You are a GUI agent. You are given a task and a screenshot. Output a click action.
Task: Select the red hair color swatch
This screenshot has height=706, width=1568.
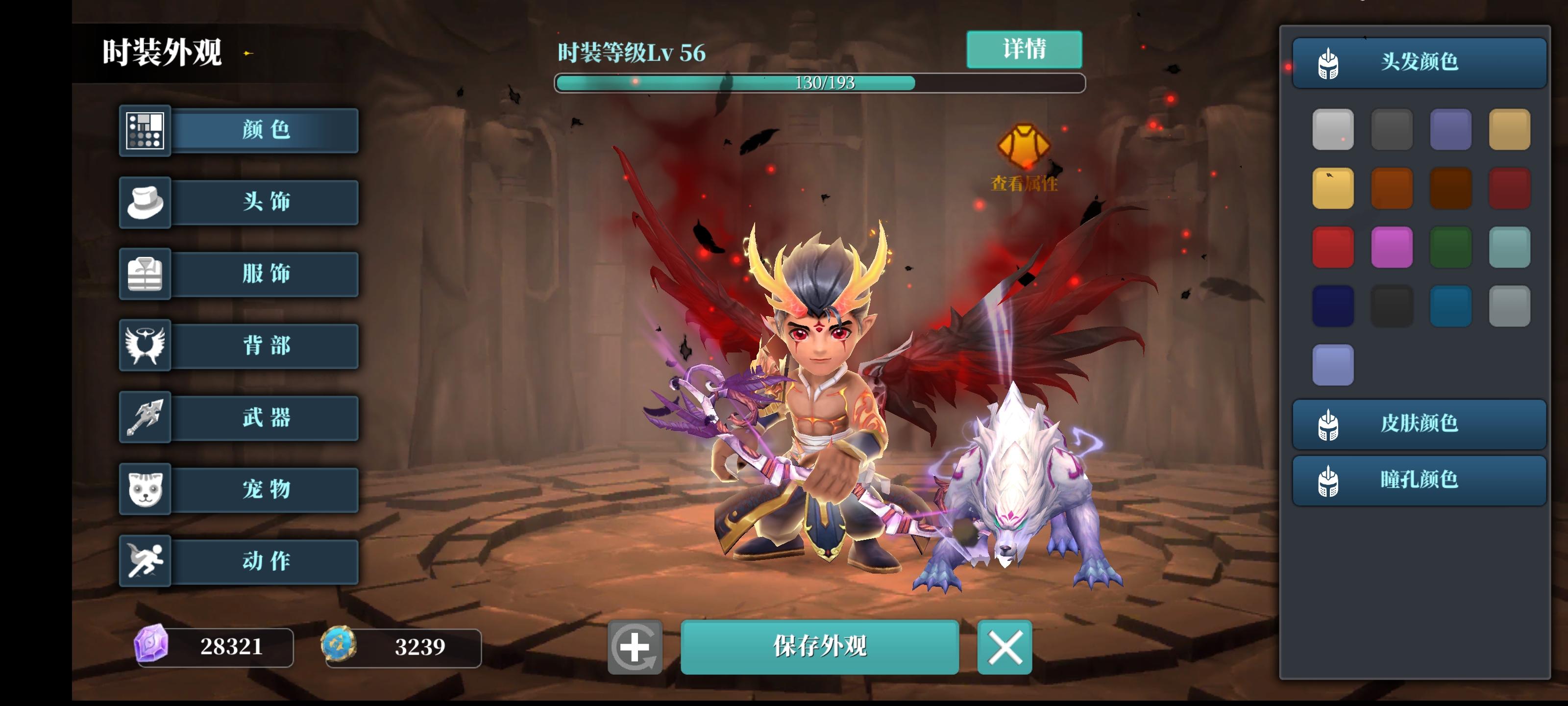1333,246
